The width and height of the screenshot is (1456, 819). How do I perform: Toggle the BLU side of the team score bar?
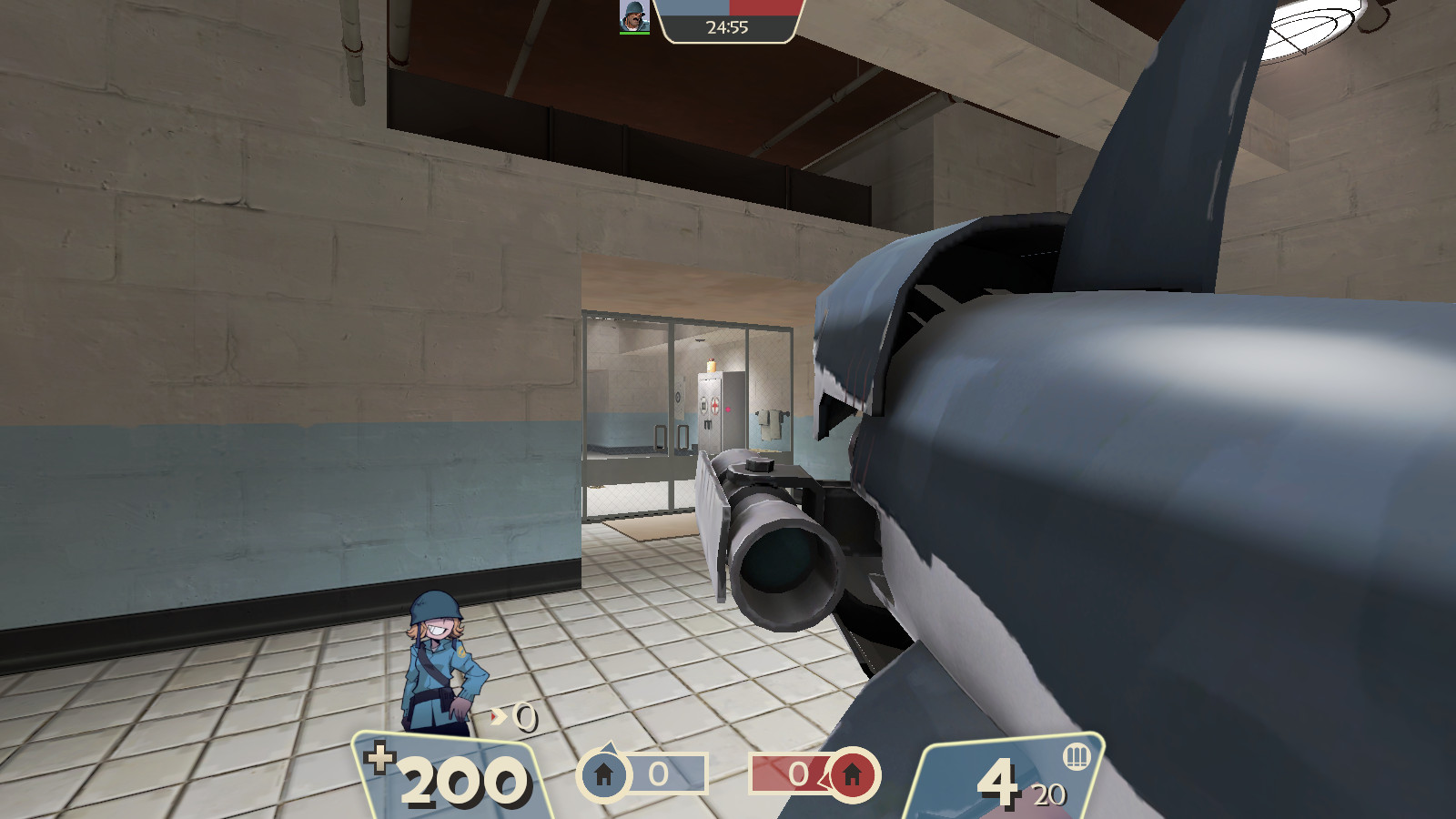point(692,7)
